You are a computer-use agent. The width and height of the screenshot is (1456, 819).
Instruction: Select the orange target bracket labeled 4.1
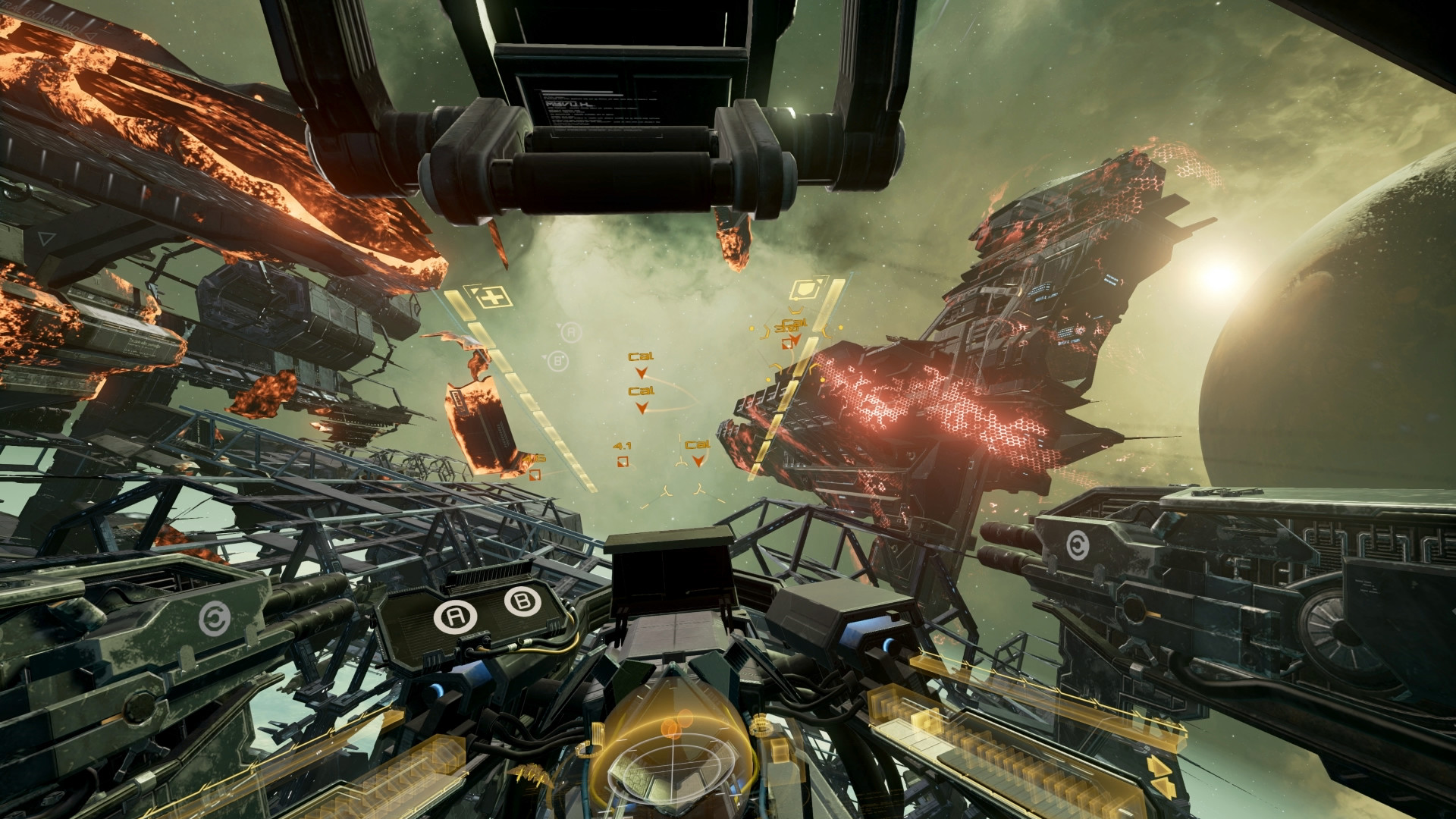pyautogui.click(x=622, y=461)
